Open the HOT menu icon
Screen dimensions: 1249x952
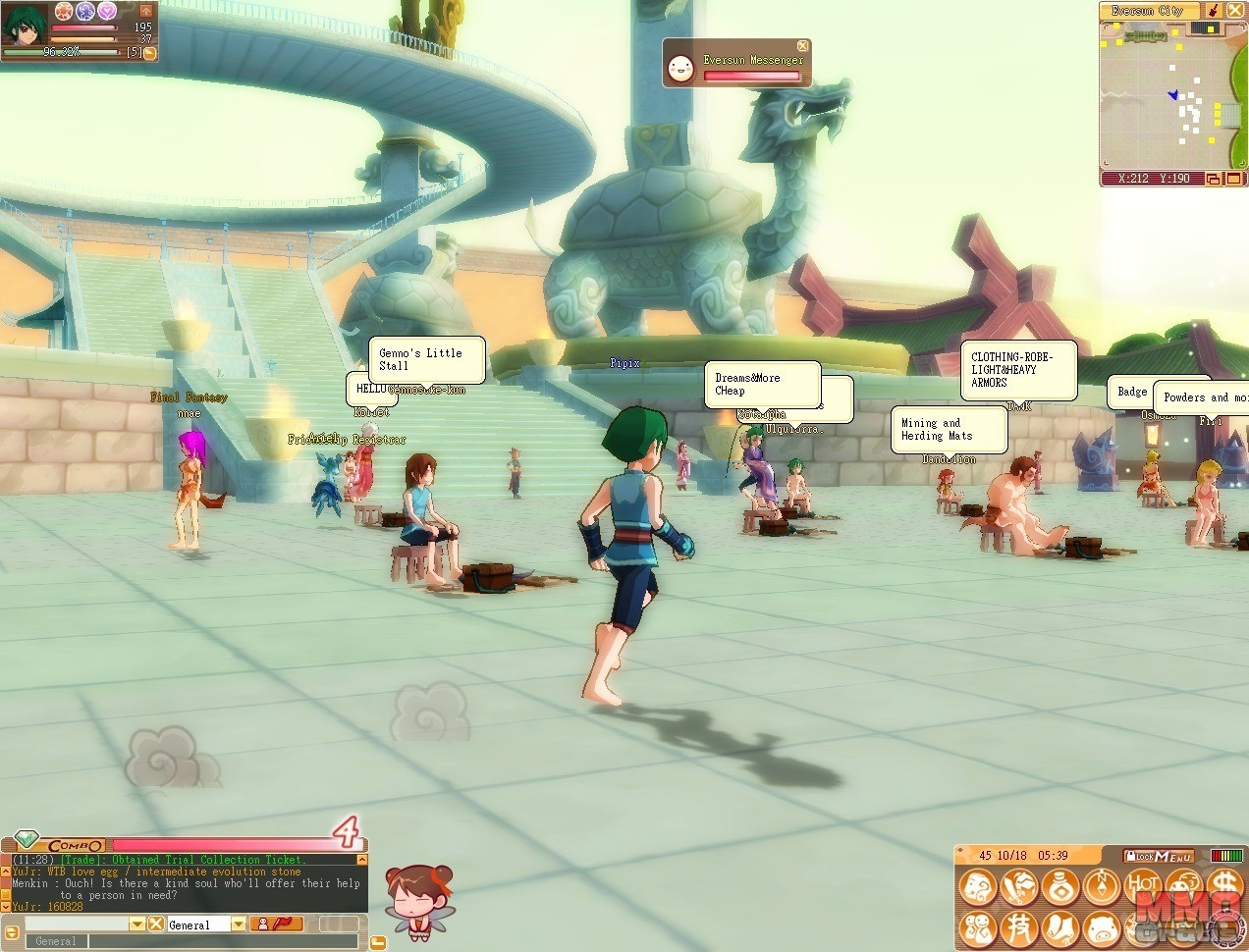[1144, 885]
